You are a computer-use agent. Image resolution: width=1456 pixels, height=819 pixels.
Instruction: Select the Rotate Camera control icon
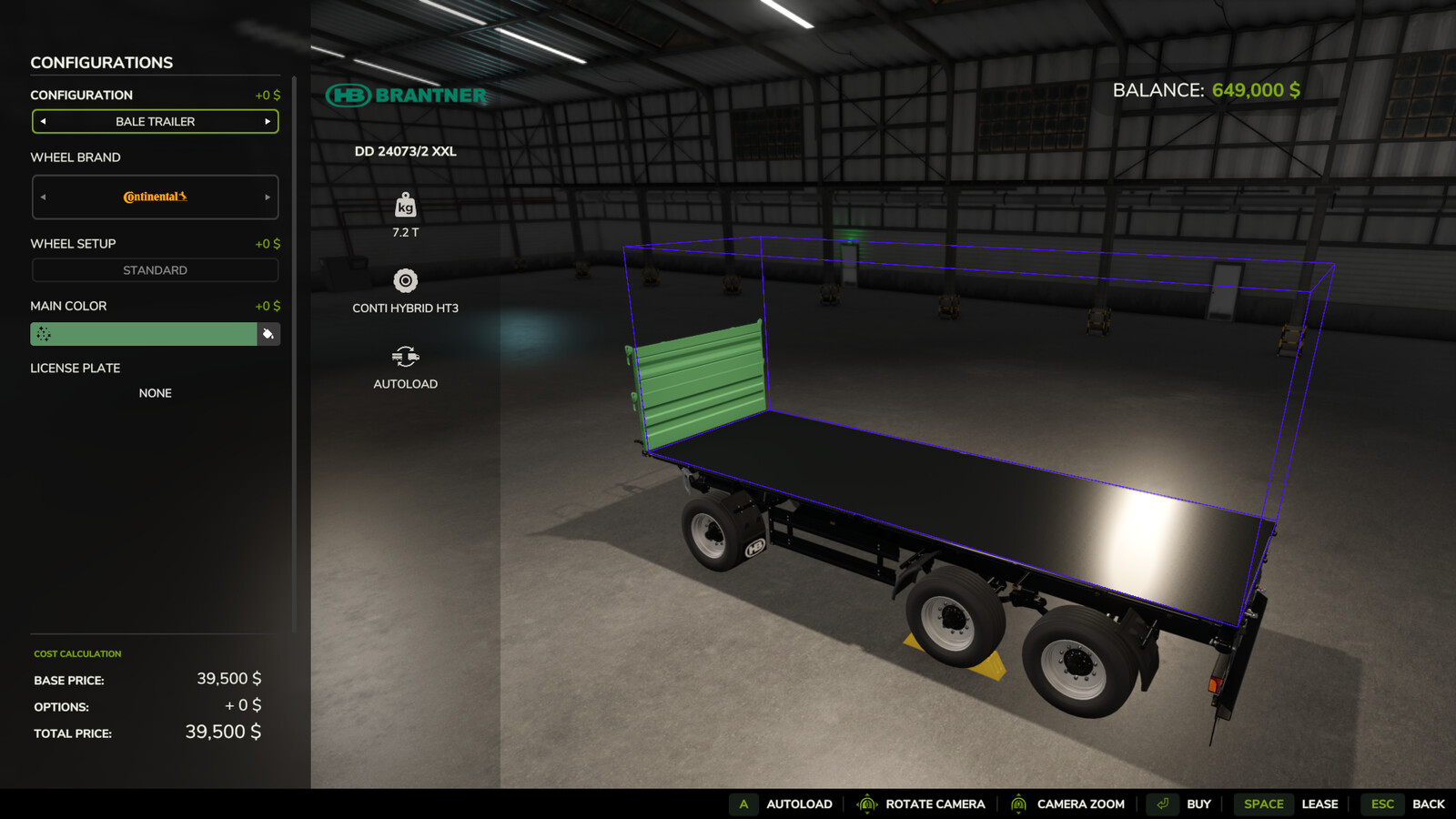pos(866,804)
